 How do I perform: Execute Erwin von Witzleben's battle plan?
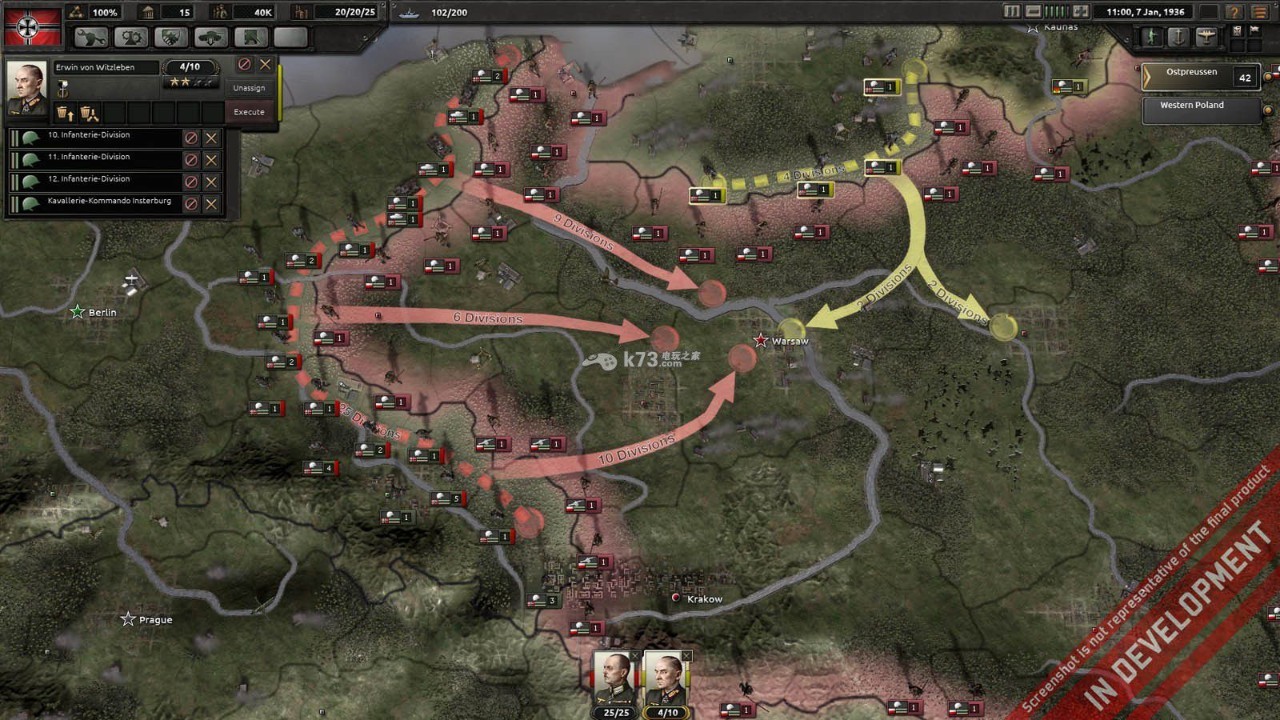pyautogui.click(x=249, y=112)
